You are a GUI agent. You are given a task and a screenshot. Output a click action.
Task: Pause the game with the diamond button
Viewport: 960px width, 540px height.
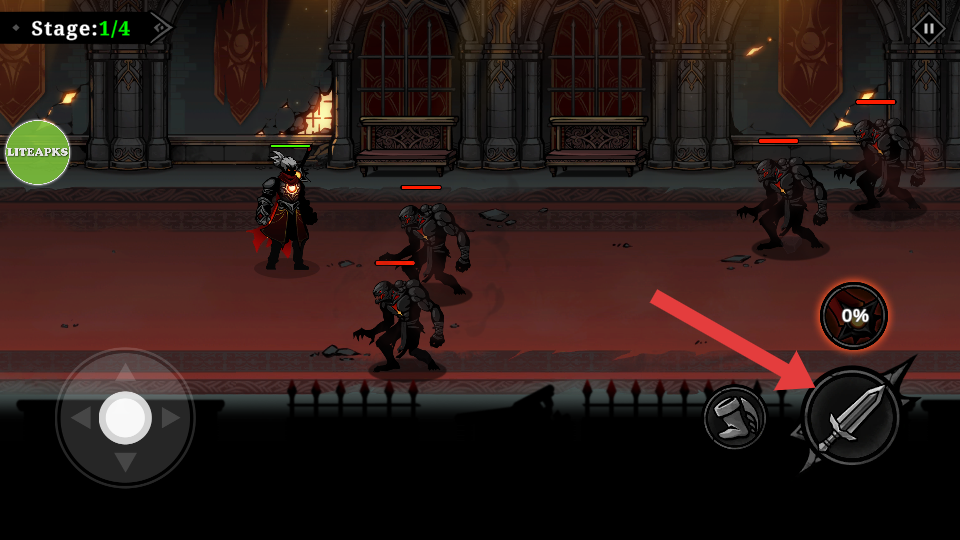pos(928,28)
